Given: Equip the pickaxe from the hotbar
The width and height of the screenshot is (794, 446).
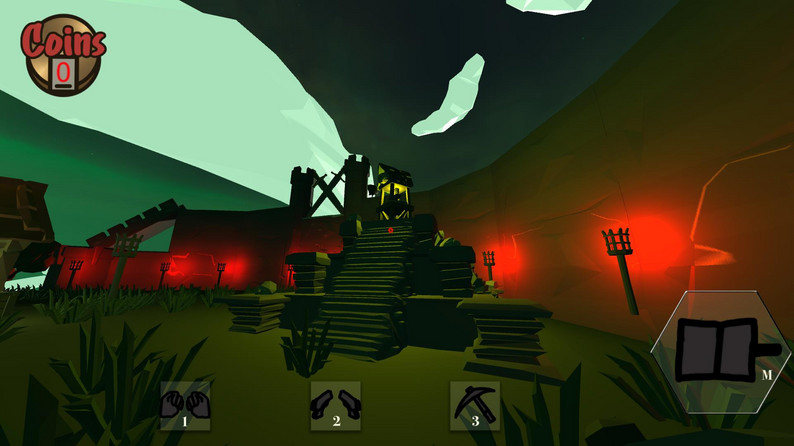Looking at the screenshot, I should click(474, 405).
